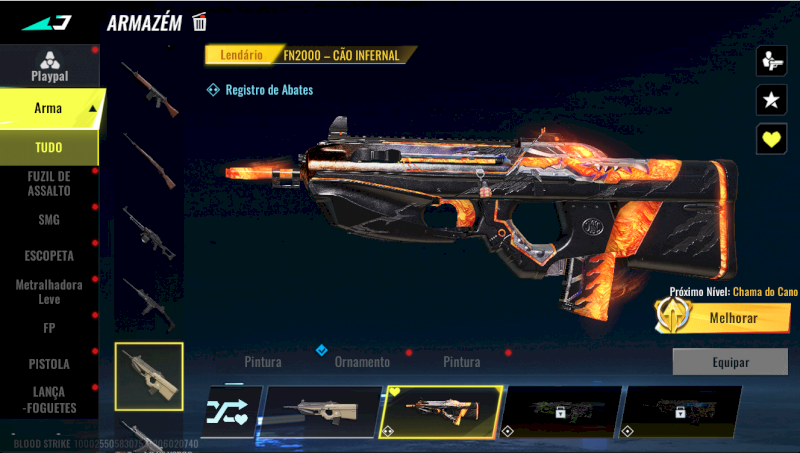The height and width of the screenshot is (453, 800).
Task: Open the Metralhadora Leve category
Action: pyautogui.click(x=49, y=292)
